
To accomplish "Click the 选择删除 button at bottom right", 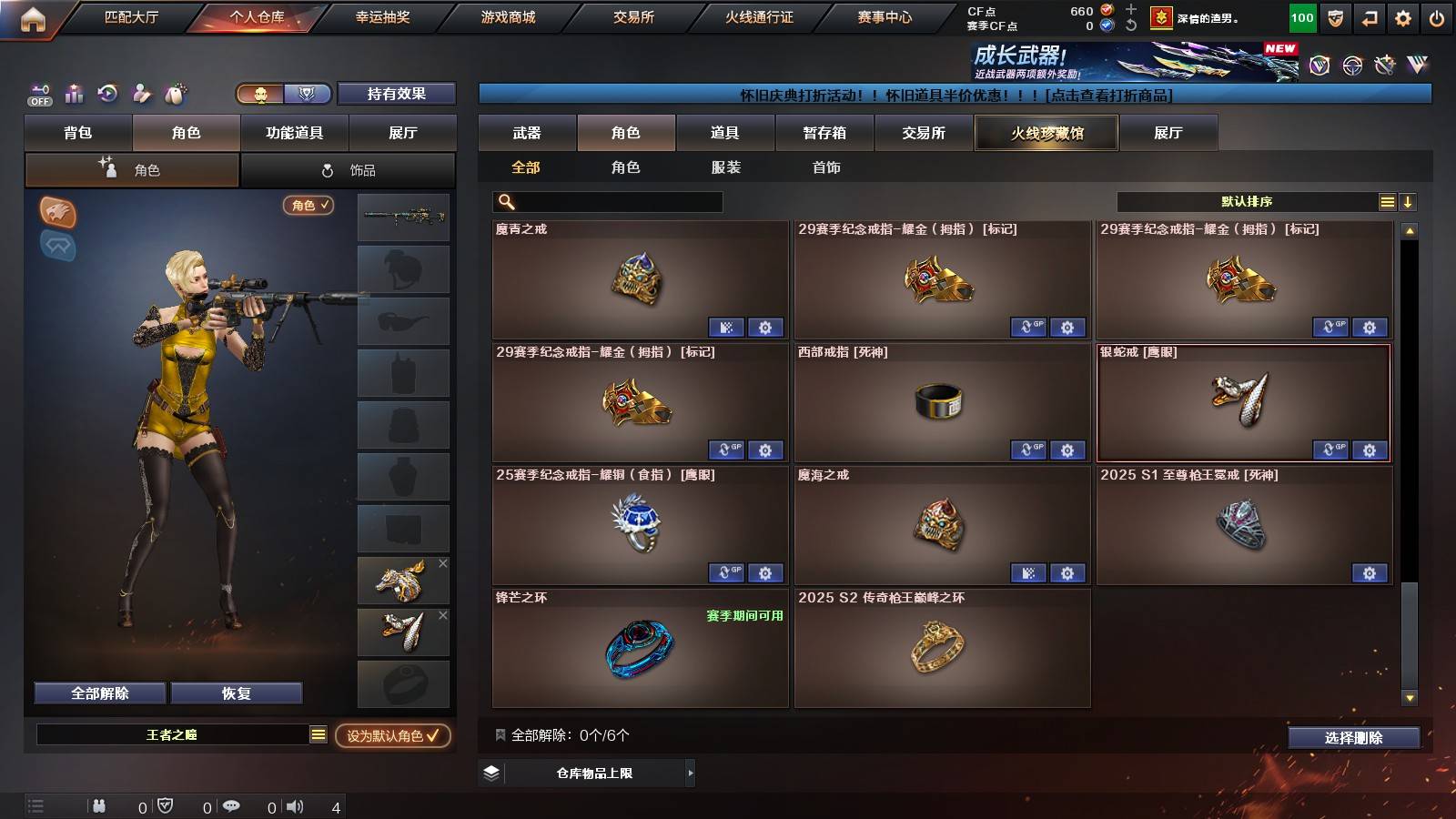I will click(x=1353, y=738).
